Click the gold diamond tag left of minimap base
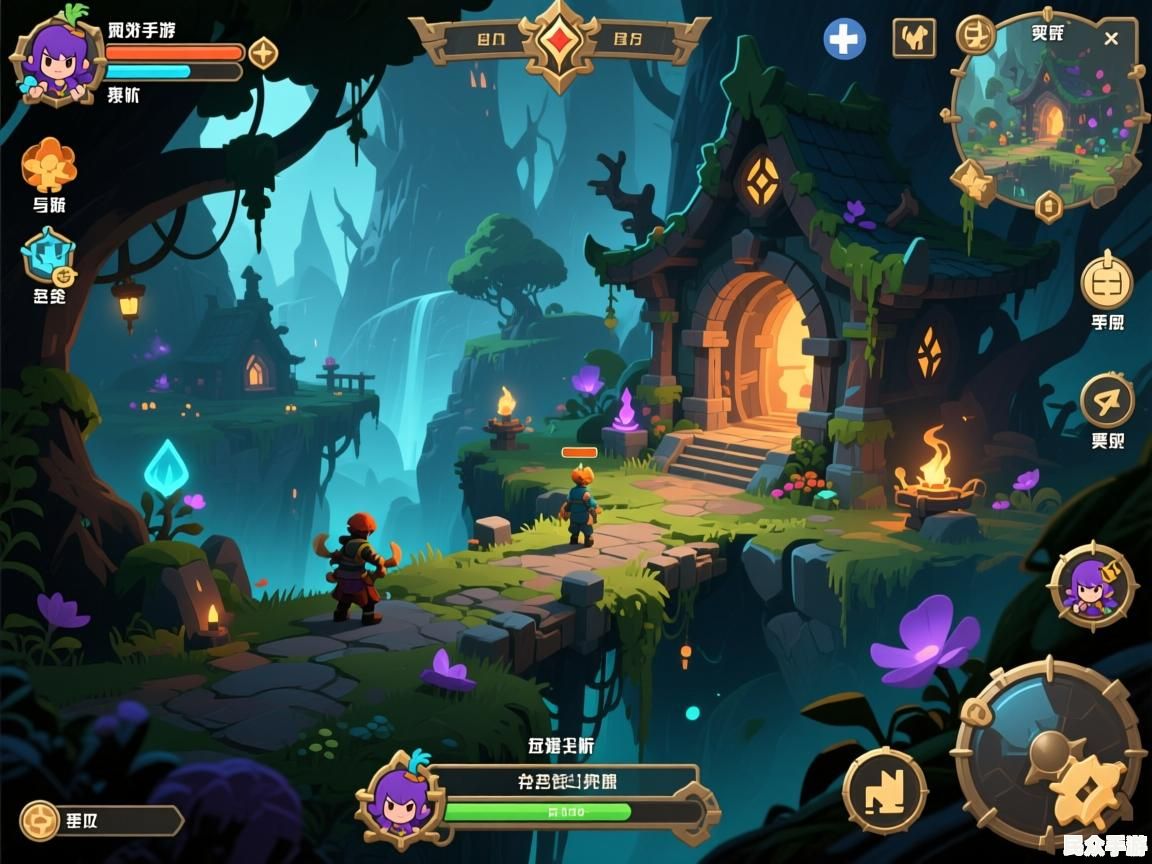The height and width of the screenshot is (864, 1152). pyautogui.click(x=972, y=181)
